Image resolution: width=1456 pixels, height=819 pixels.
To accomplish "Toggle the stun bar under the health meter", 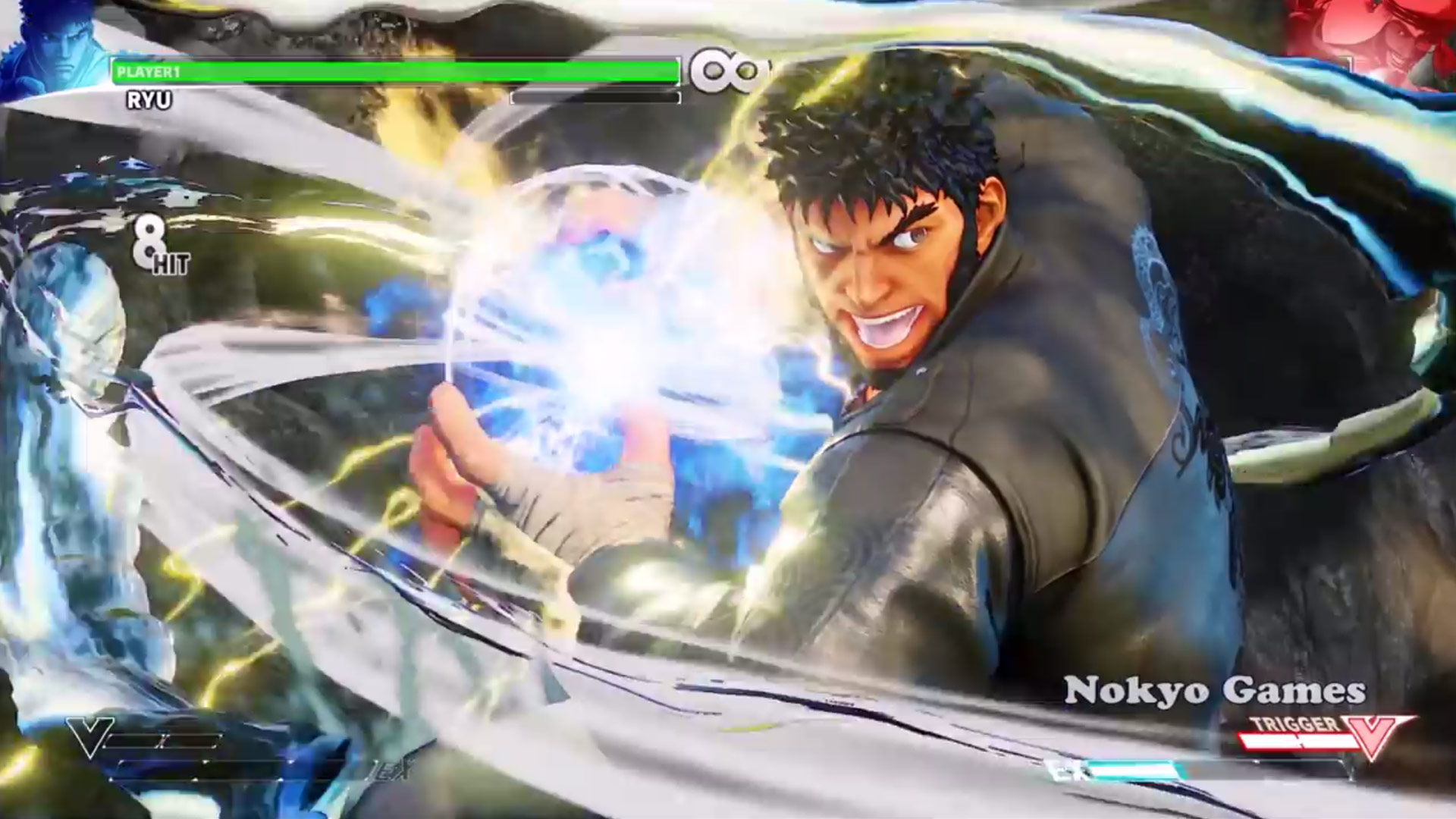I will [x=595, y=97].
